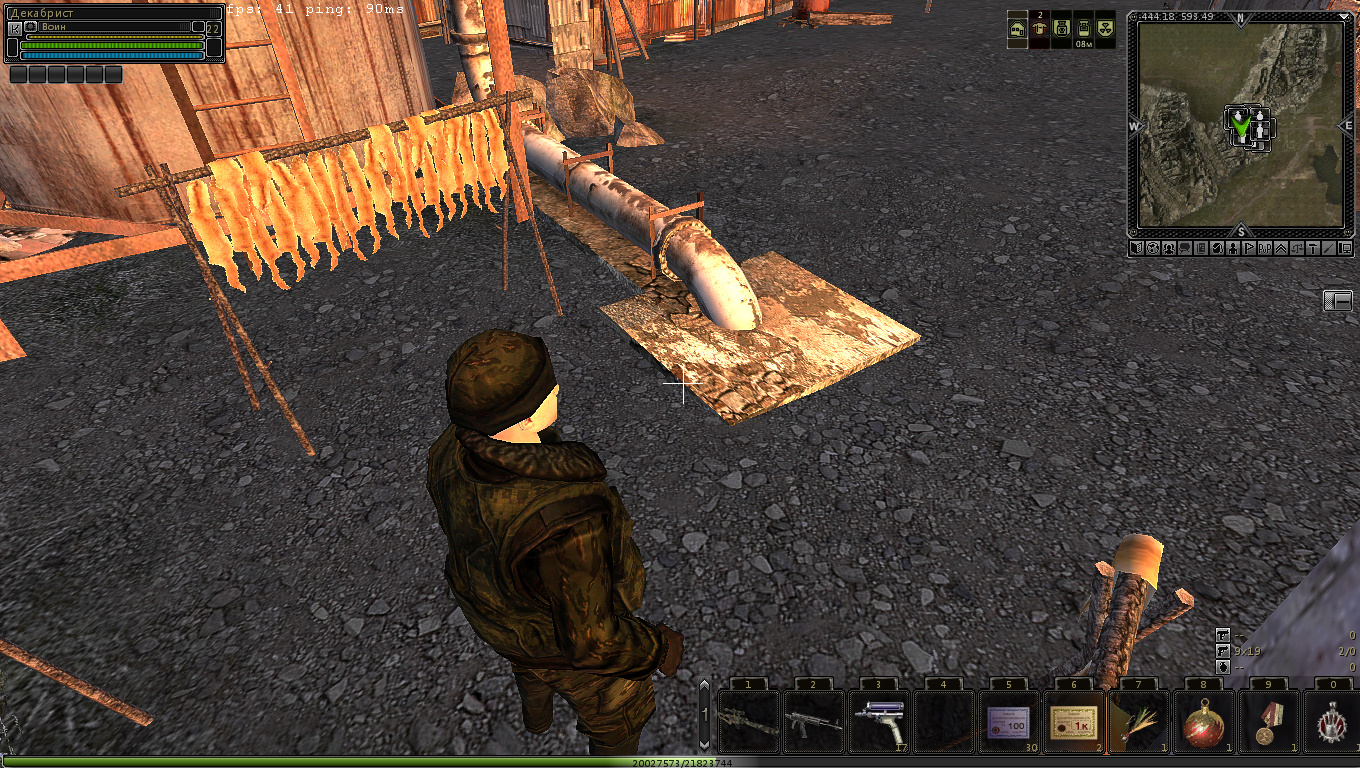Click the hotbar page down arrow
Image resolution: width=1360 pixels, height=768 pixels.
(x=704, y=744)
